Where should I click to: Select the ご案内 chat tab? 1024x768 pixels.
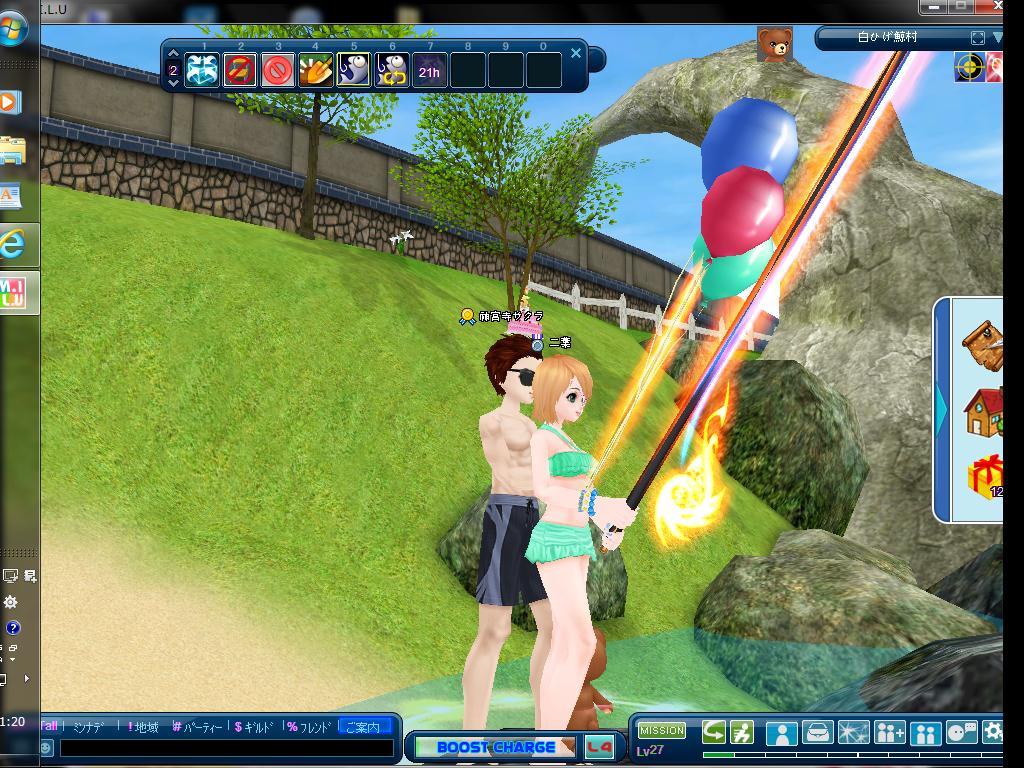[364, 727]
